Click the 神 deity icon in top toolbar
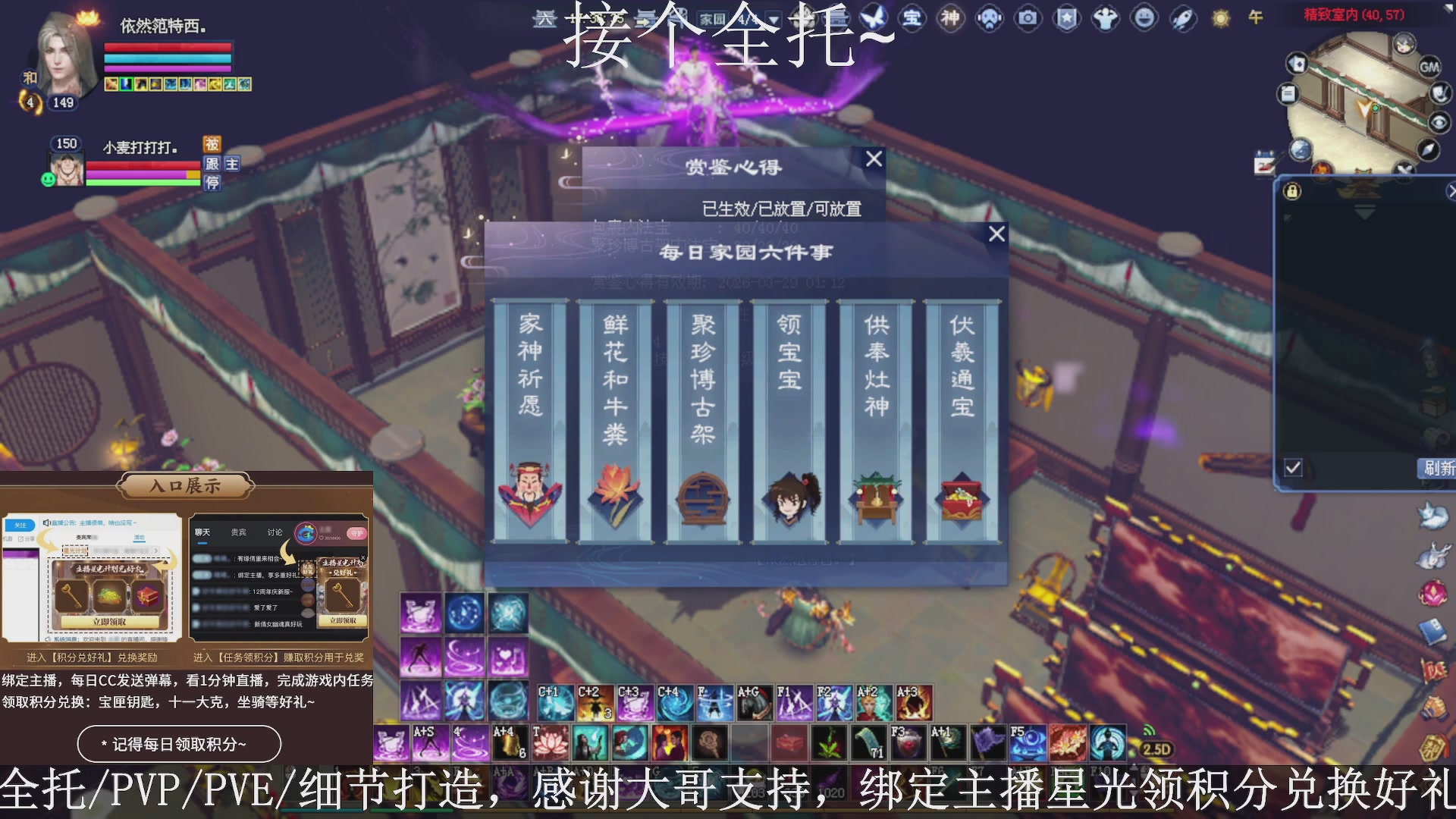This screenshot has width=1456, height=819. coord(950,19)
